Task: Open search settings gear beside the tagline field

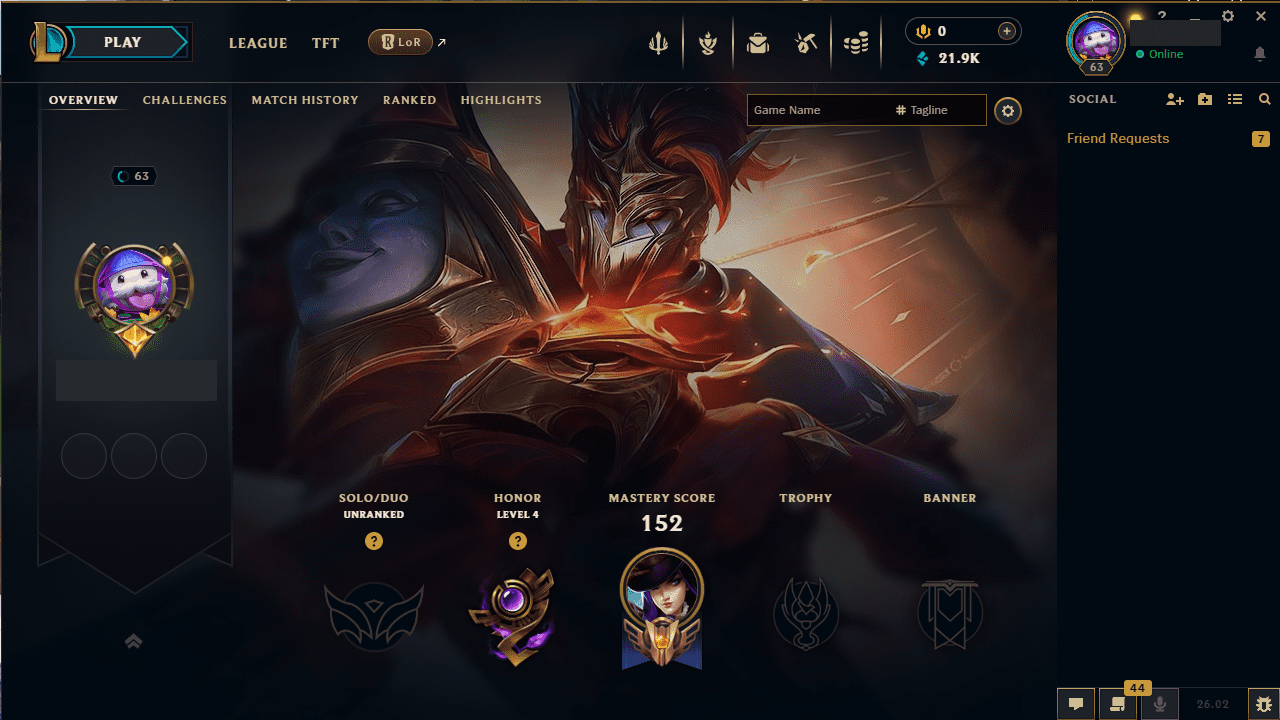Action: tap(1007, 110)
